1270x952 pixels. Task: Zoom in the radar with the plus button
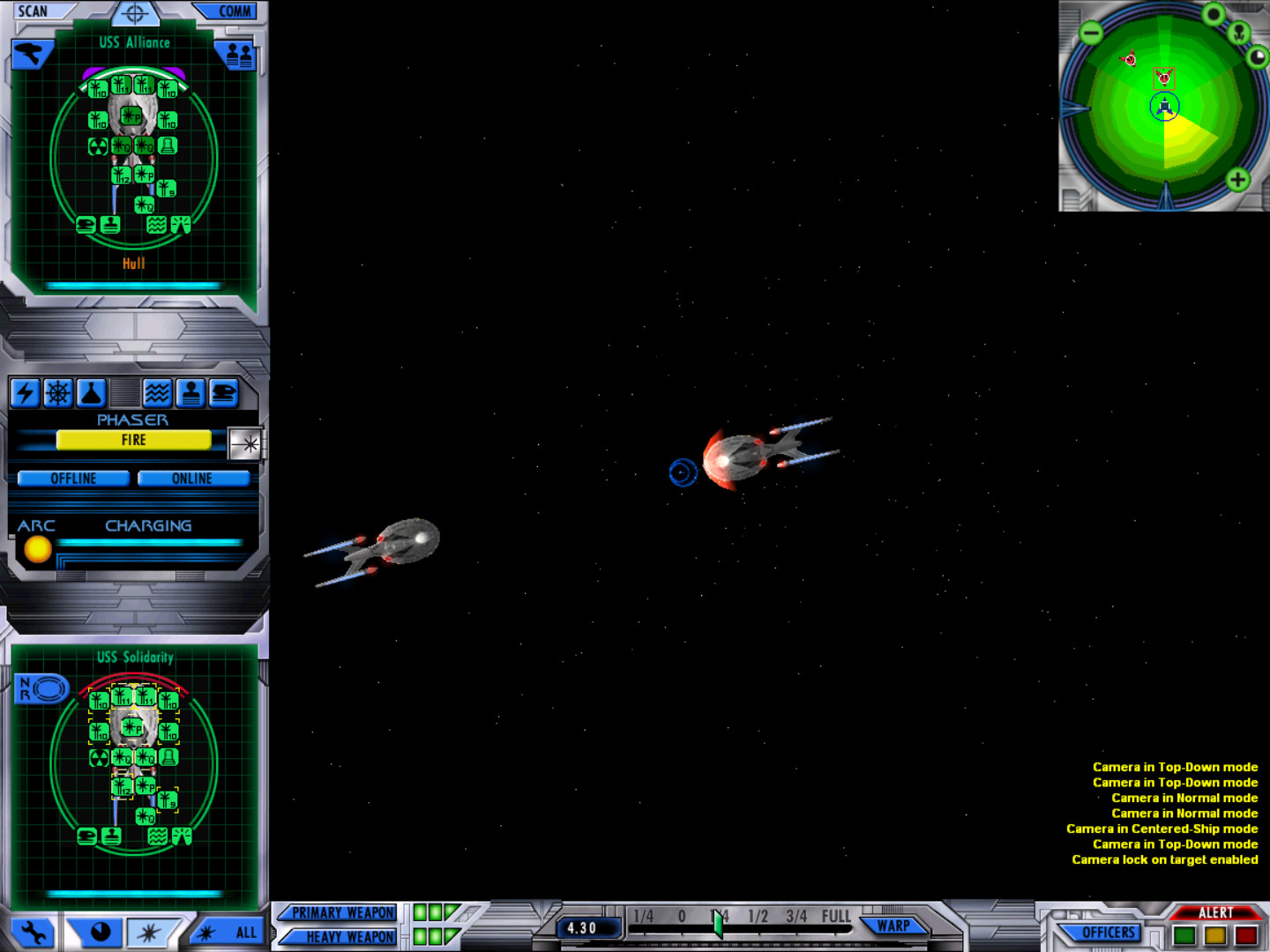coord(1237,180)
